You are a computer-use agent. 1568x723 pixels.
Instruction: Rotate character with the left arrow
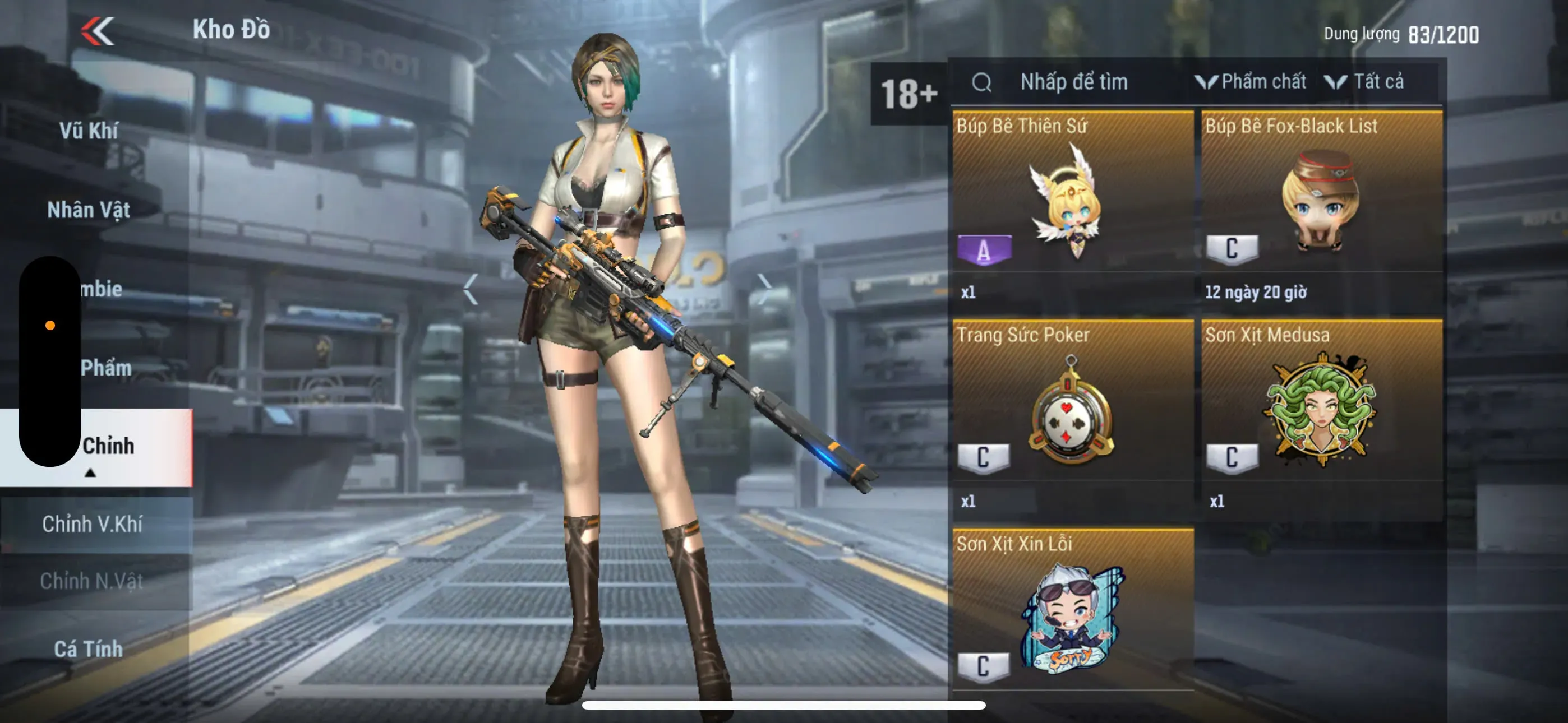point(471,289)
